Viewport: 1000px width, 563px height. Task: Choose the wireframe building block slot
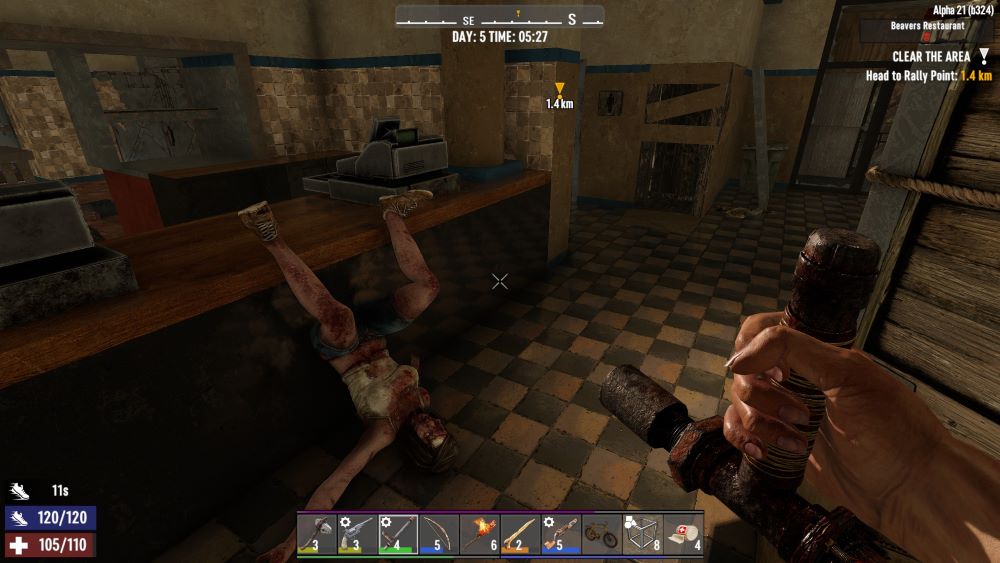point(643,534)
